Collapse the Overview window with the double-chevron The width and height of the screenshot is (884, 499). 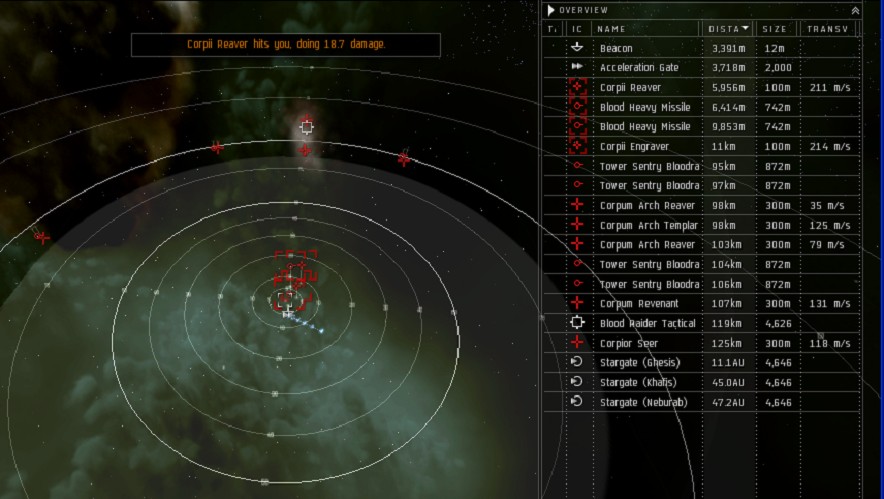pos(854,10)
